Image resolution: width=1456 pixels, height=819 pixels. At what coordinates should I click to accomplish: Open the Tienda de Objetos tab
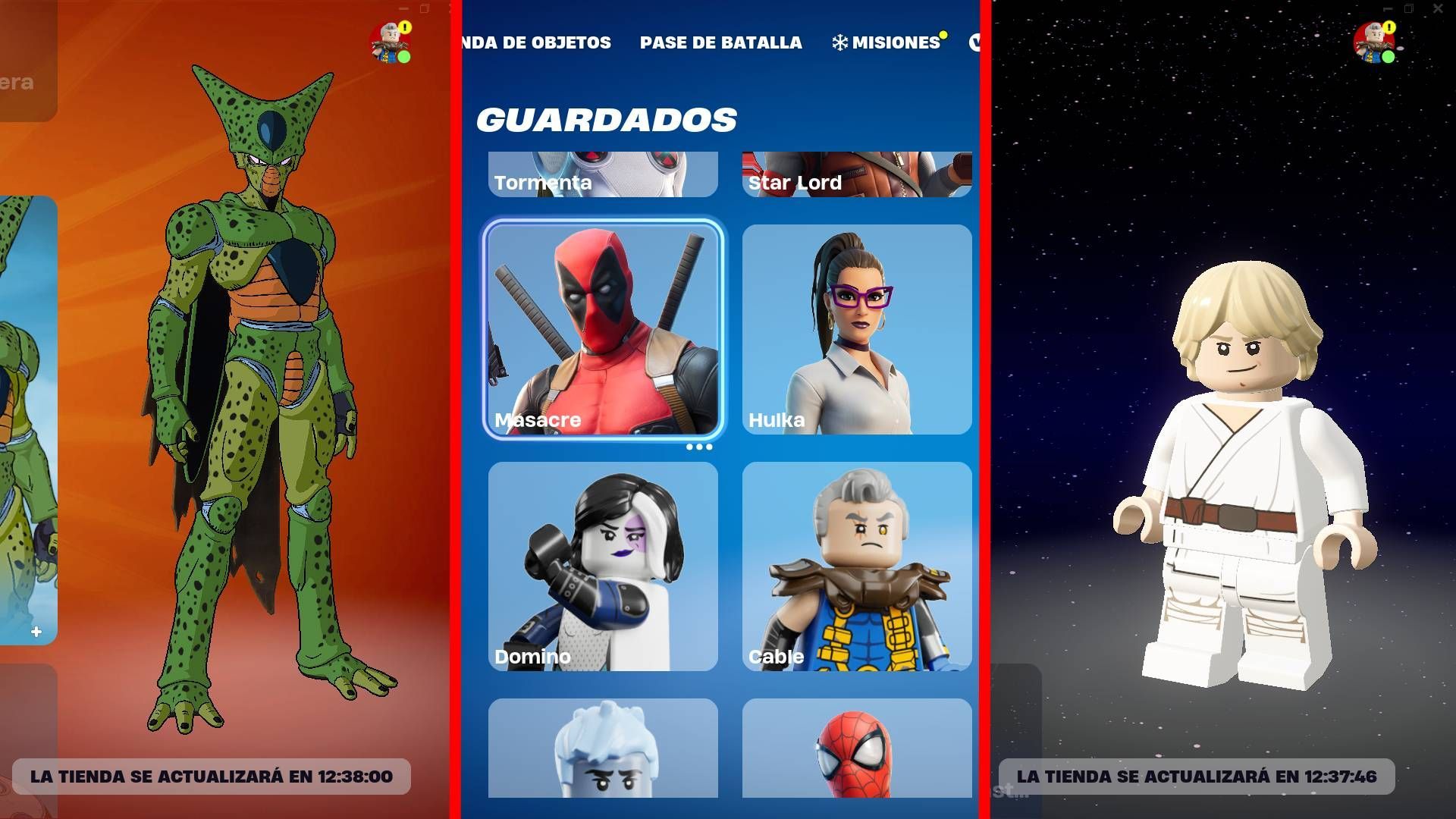pyautogui.click(x=535, y=42)
